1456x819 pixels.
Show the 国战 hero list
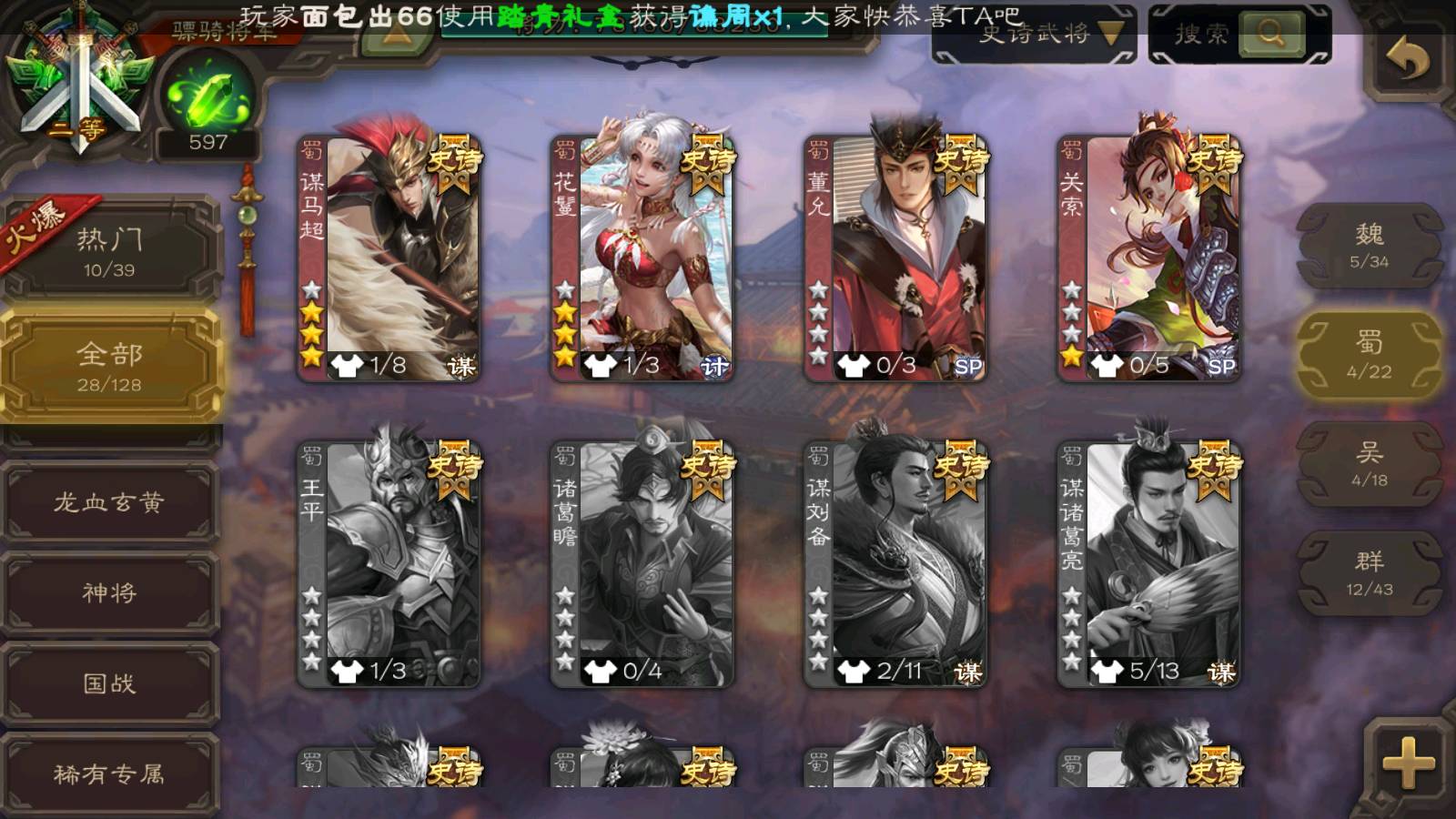click(x=109, y=683)
